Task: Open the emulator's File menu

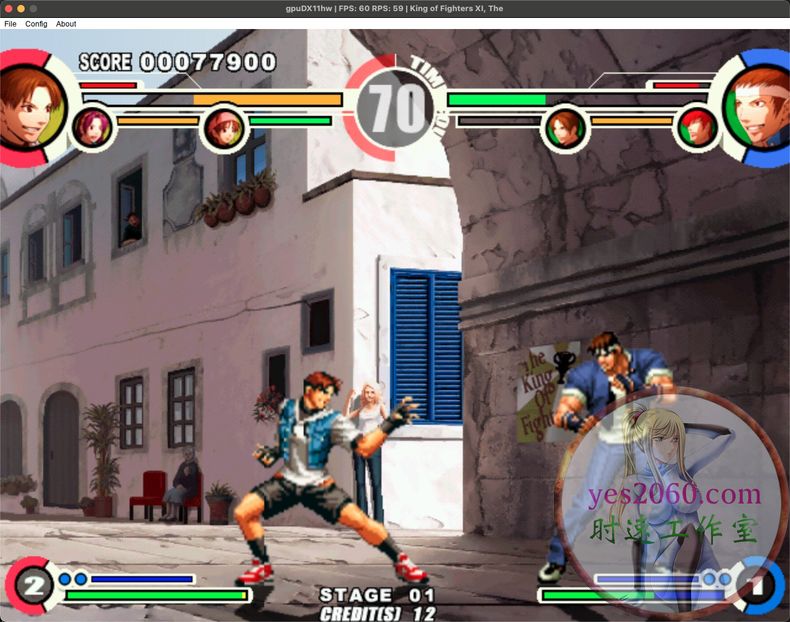Action: 10,23
